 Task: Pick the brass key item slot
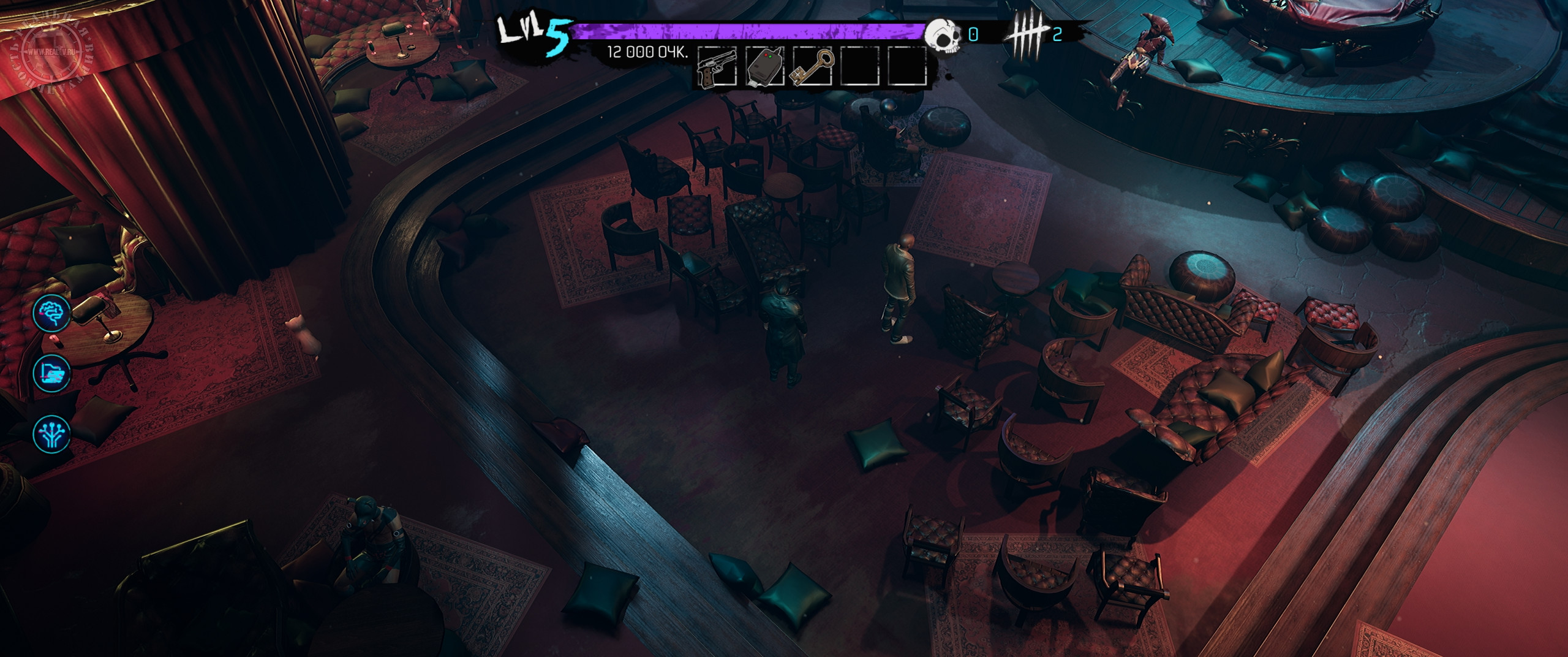[812, 67]
